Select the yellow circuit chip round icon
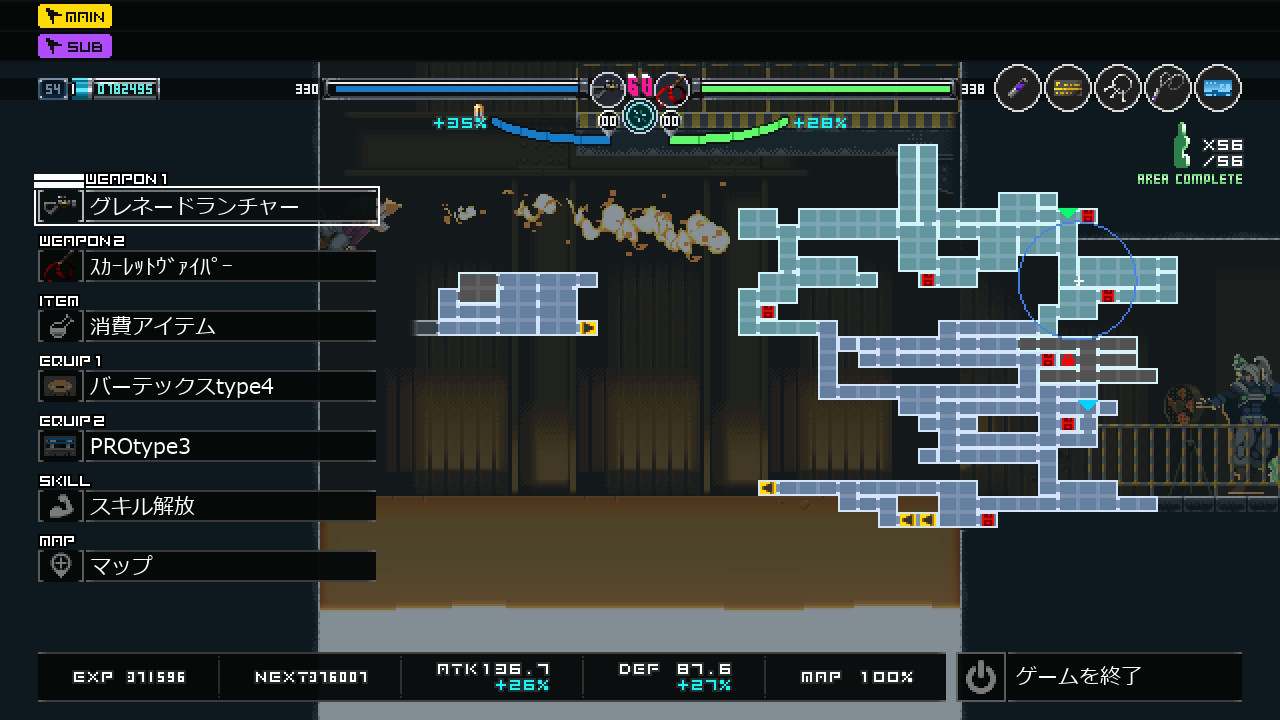1280x720 pixels. coord(1068,88)
